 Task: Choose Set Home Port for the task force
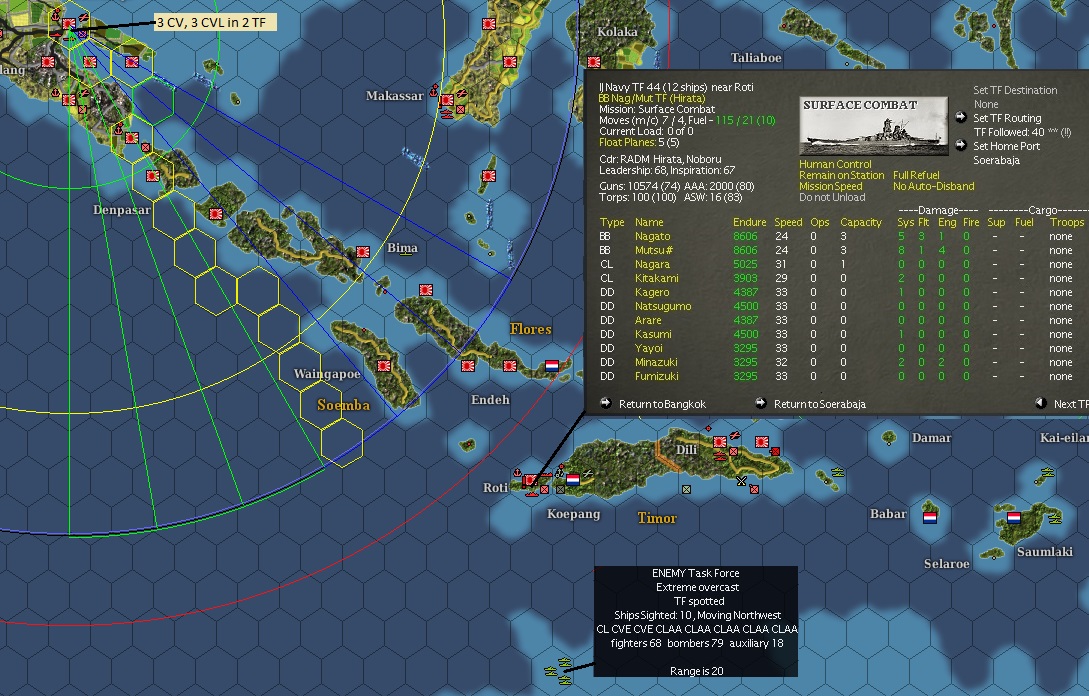[x=1006, y=146]
